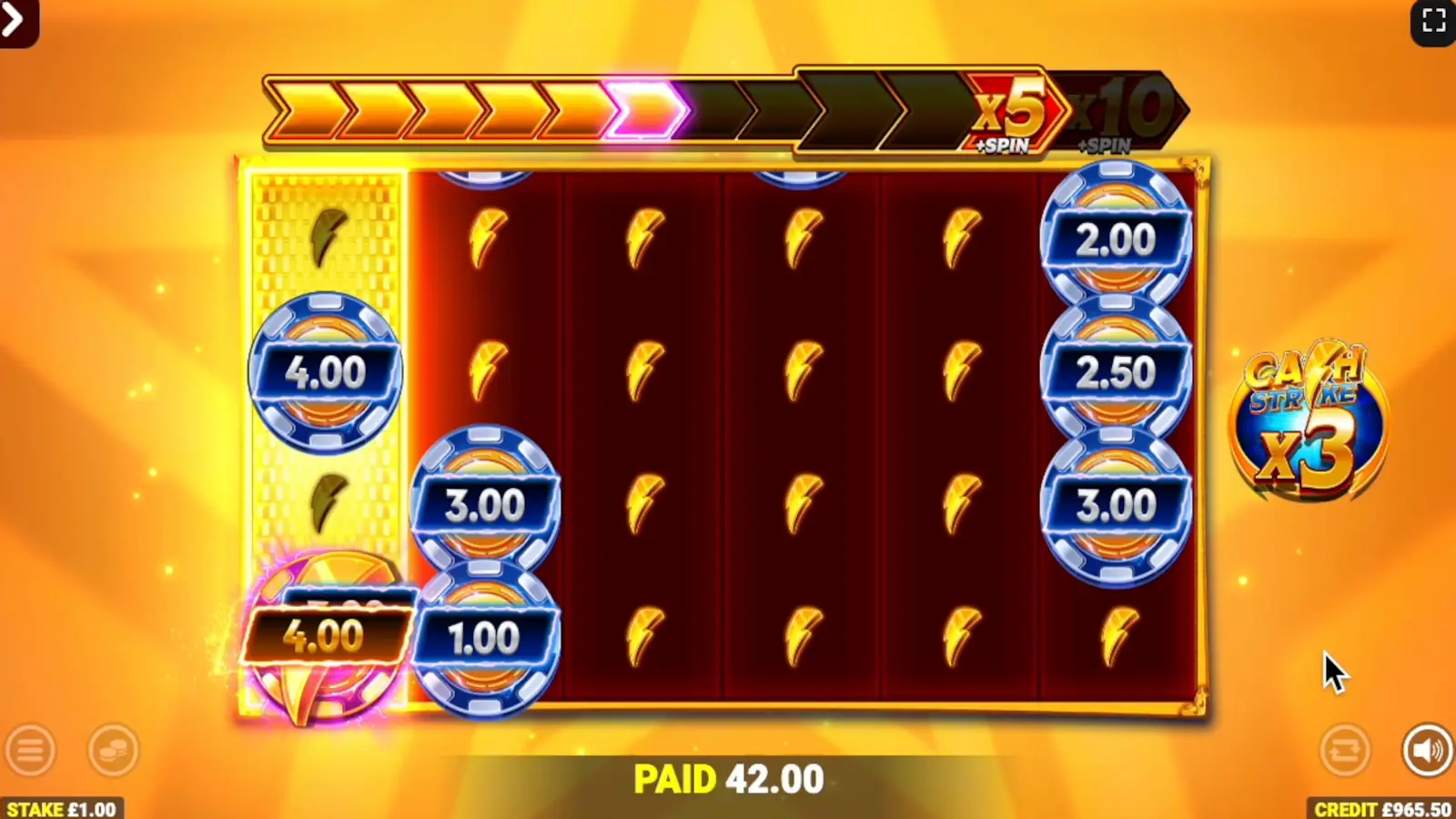
Task: Click the PAID 42.00 display
Action: [x=727, y=778]
